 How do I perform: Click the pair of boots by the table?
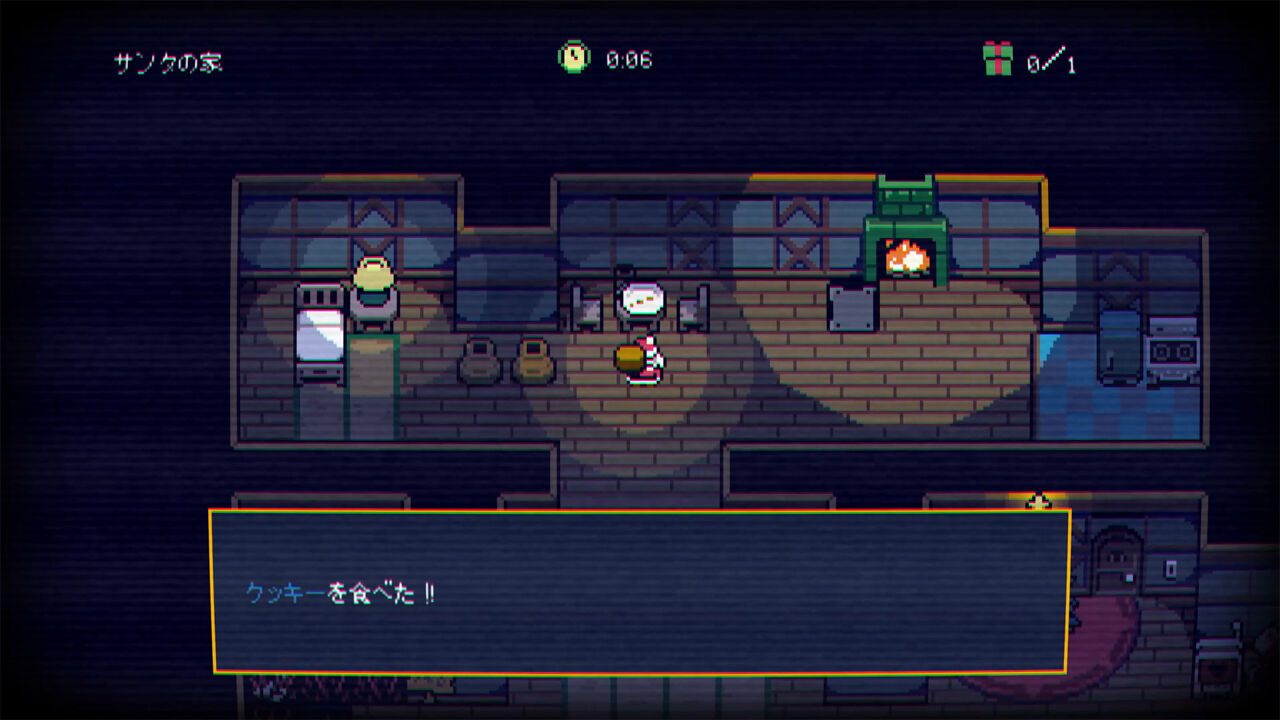[508, 360]
